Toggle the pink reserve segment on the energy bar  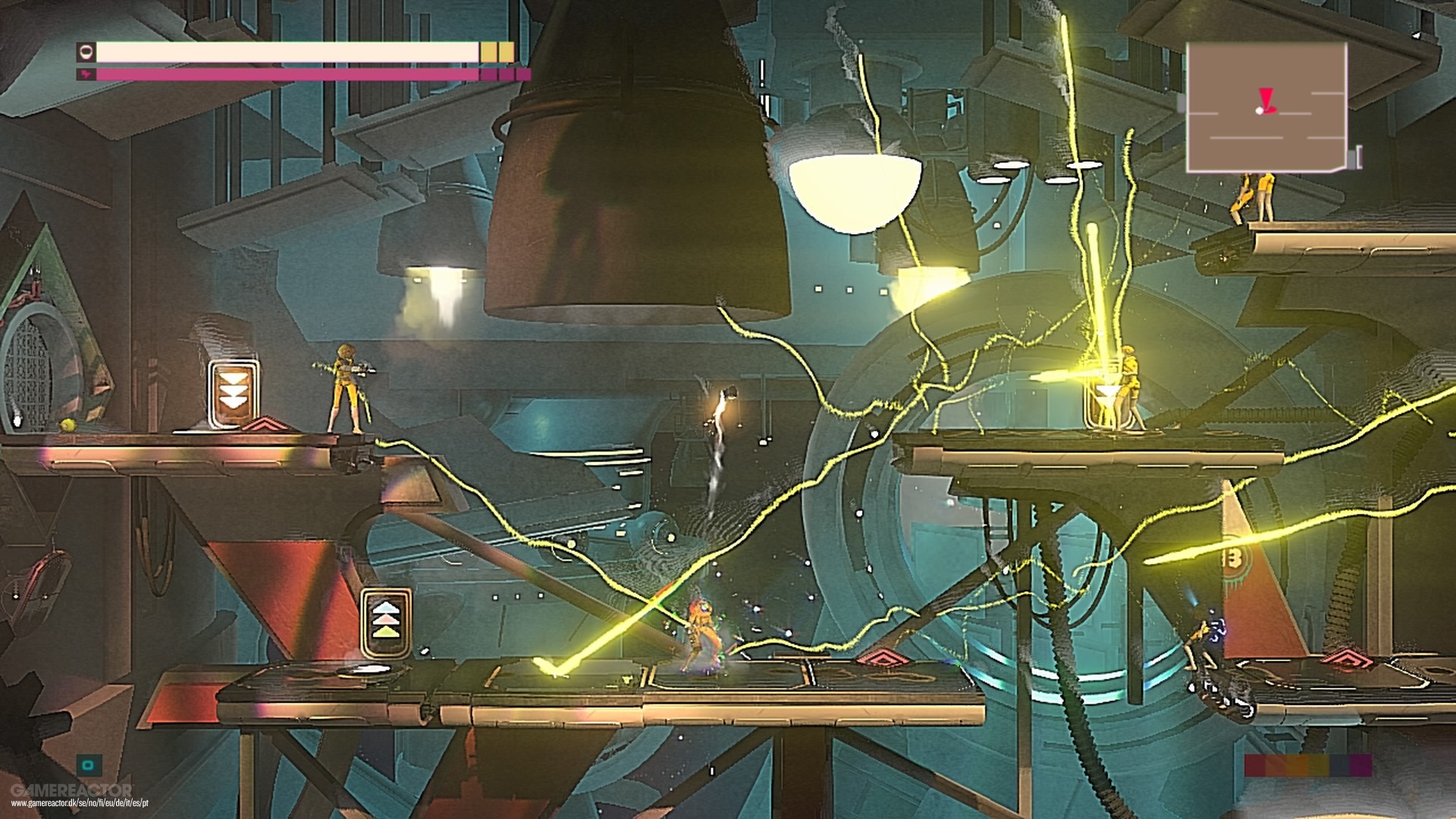coord(494,75)
